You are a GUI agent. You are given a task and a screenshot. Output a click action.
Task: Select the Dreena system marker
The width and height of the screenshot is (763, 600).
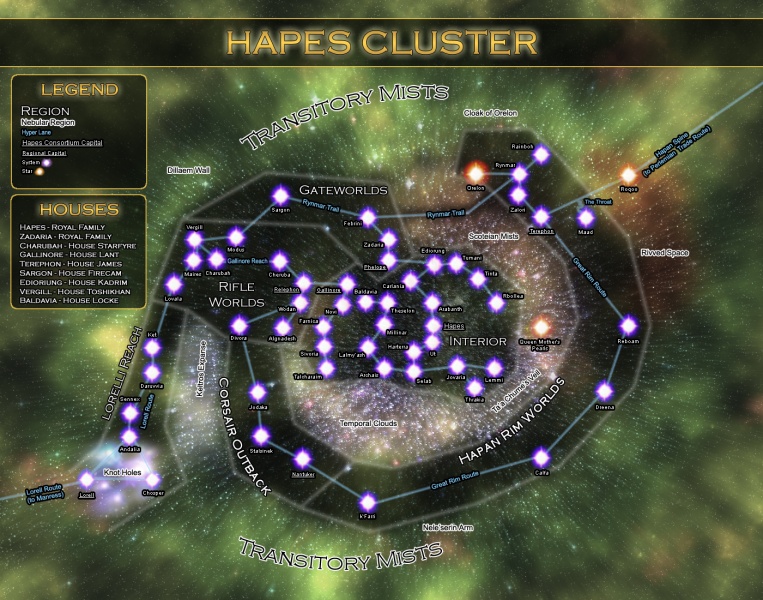(605, 391)
